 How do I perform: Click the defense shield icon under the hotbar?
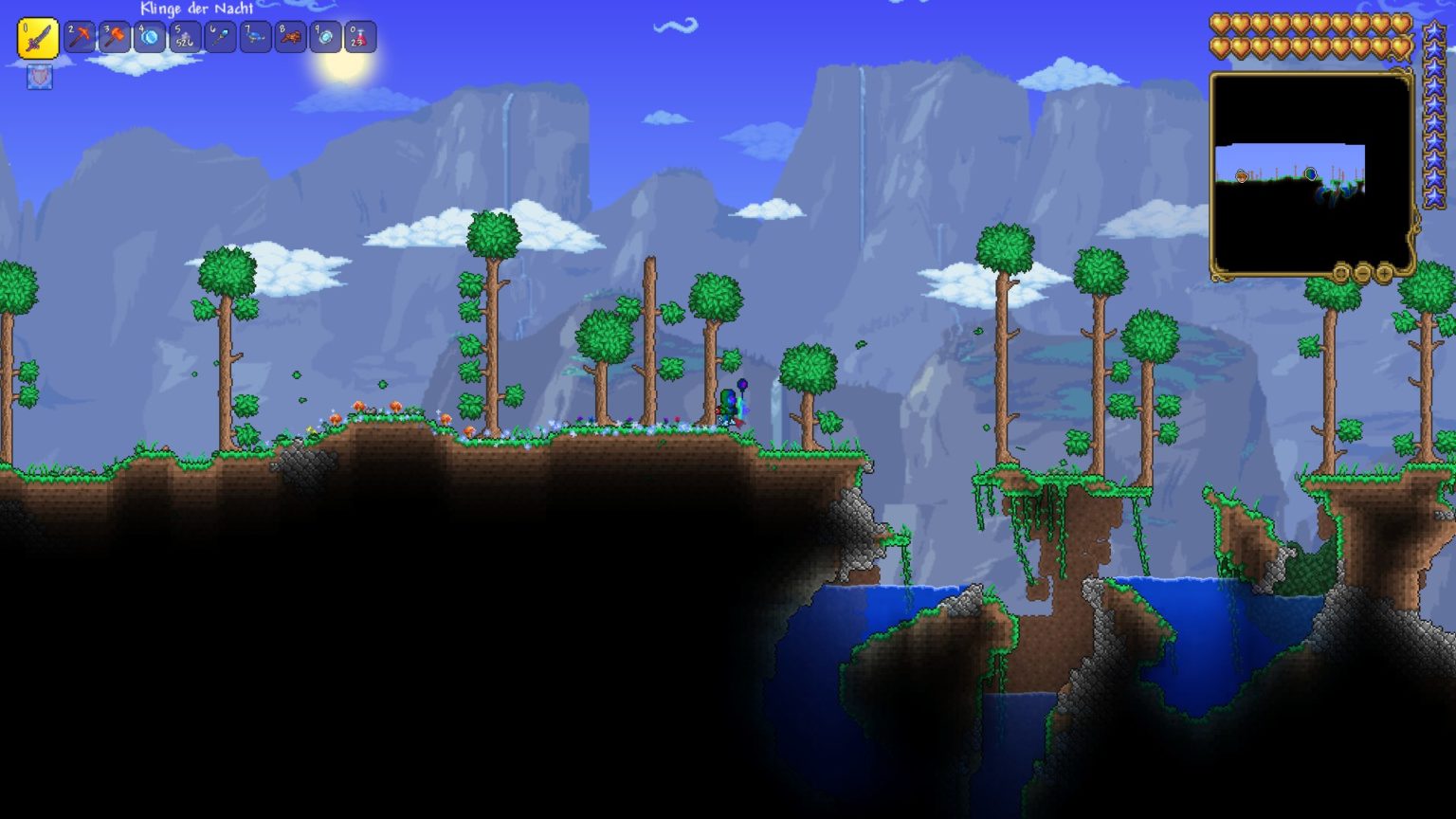coord(39,79)
